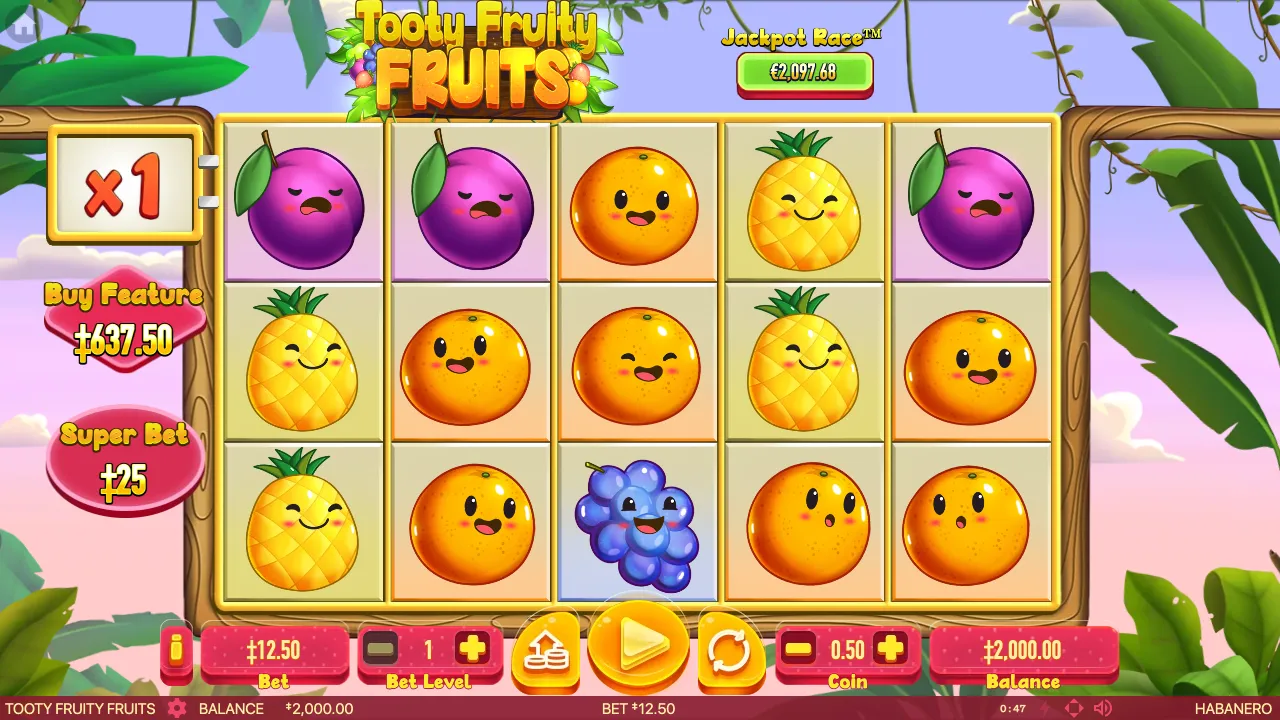The height and width of the screenshot is (720, 1280).
Task: Start autoplay with the circular arrows icon
Action: (731, 650)
